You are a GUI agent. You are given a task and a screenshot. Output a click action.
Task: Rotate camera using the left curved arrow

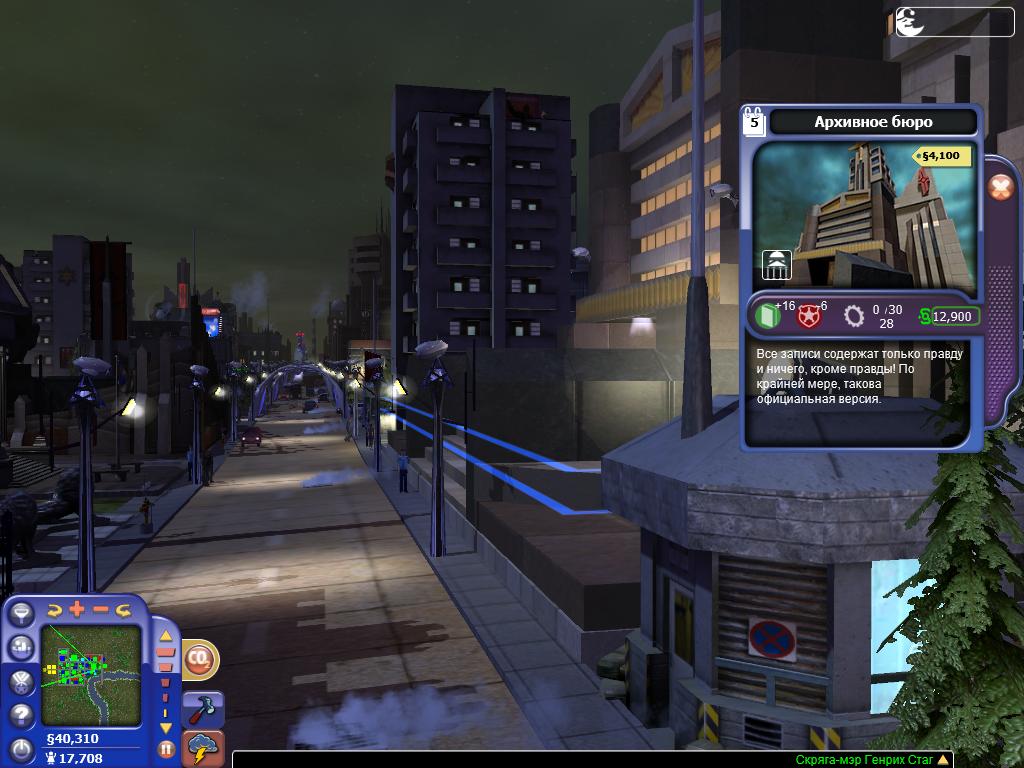(x=53, y=609)
